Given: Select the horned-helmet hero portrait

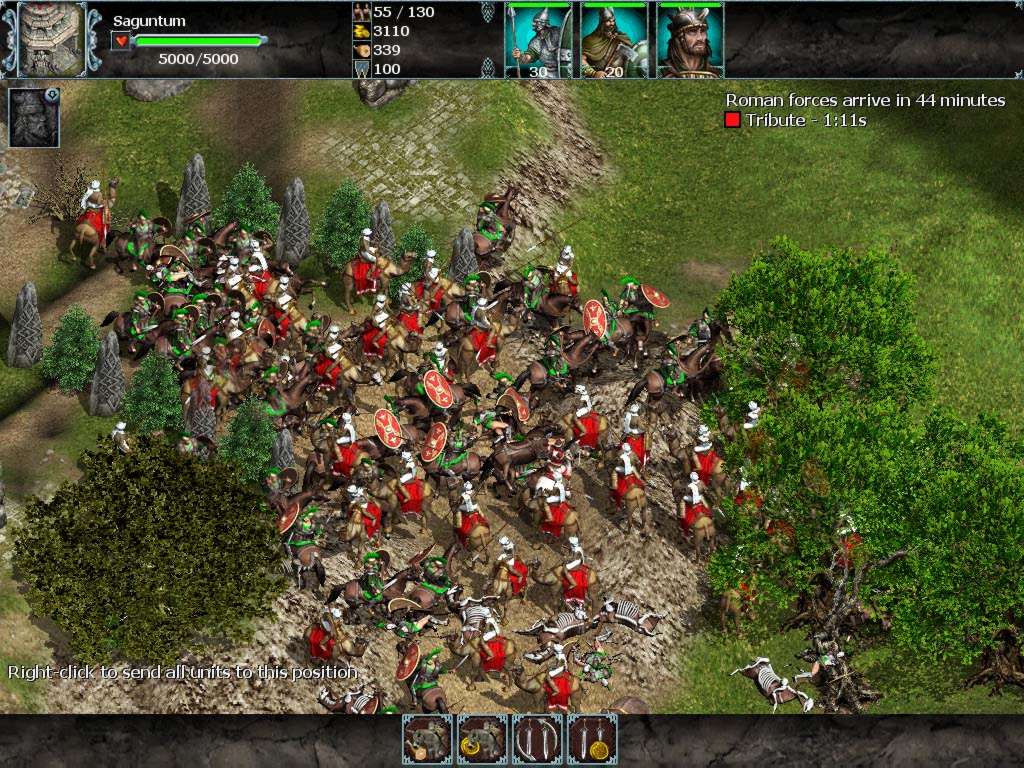Looking at the screenshot, I should [689, 40].
